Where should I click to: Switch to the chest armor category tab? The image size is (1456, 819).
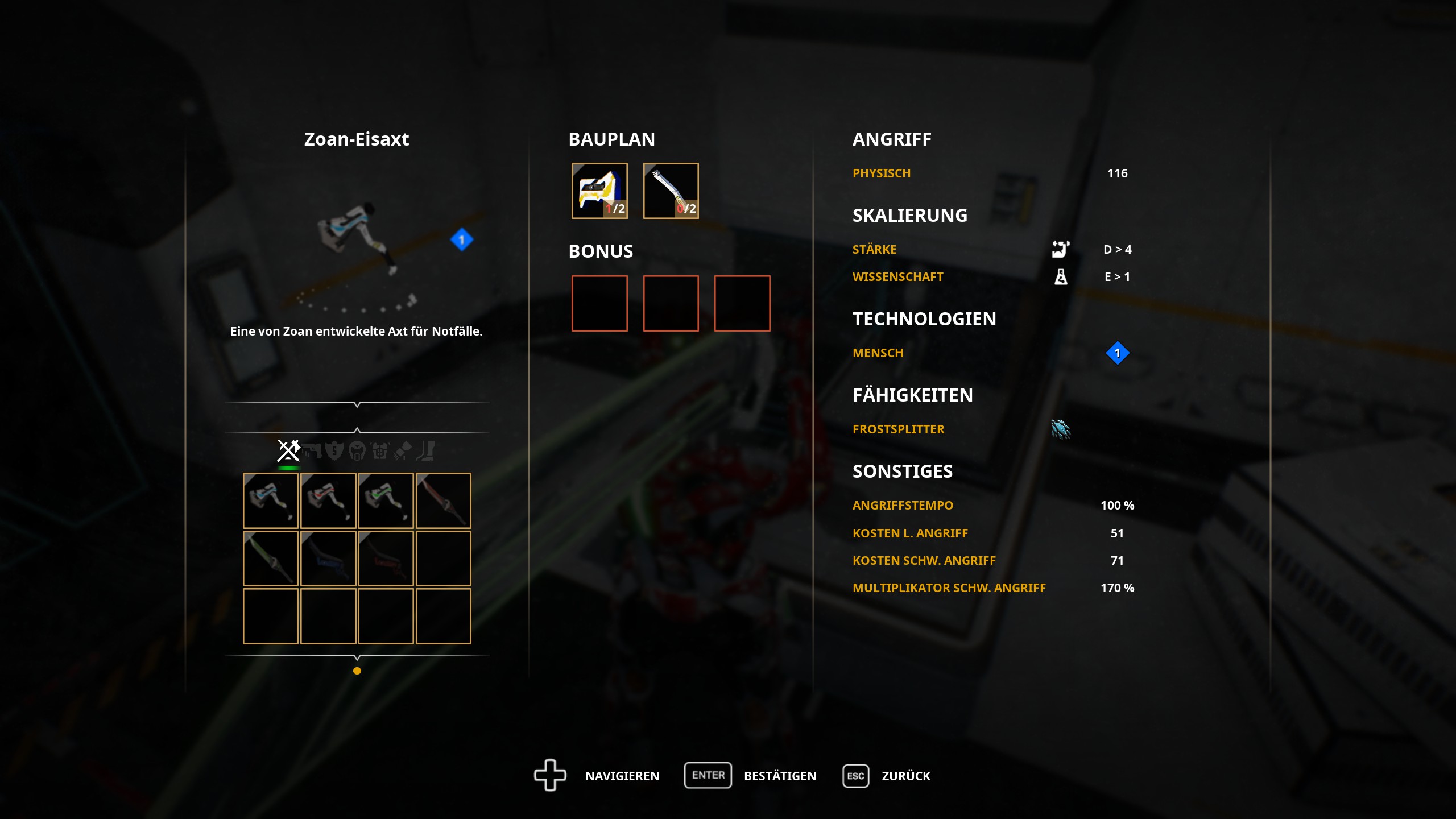point(379,451)
